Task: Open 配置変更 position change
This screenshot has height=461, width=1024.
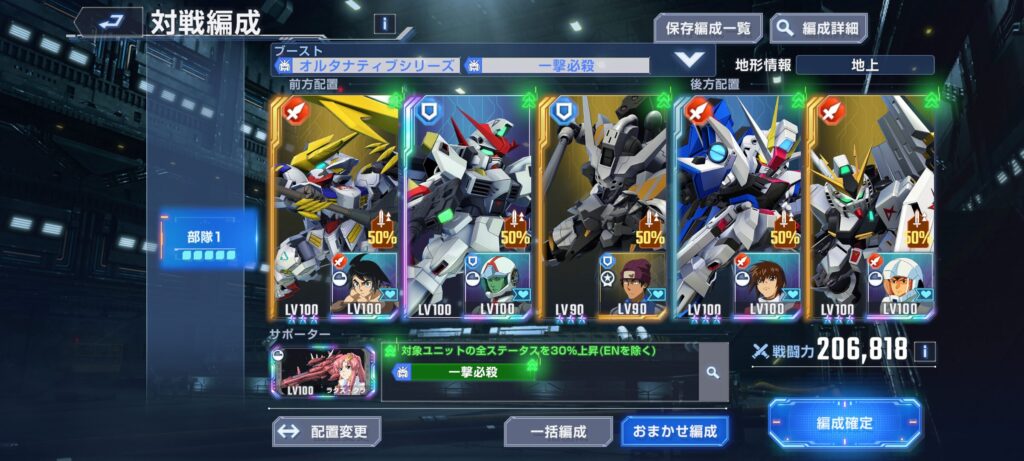Action: pyautogui.click(x=326, y=432)
